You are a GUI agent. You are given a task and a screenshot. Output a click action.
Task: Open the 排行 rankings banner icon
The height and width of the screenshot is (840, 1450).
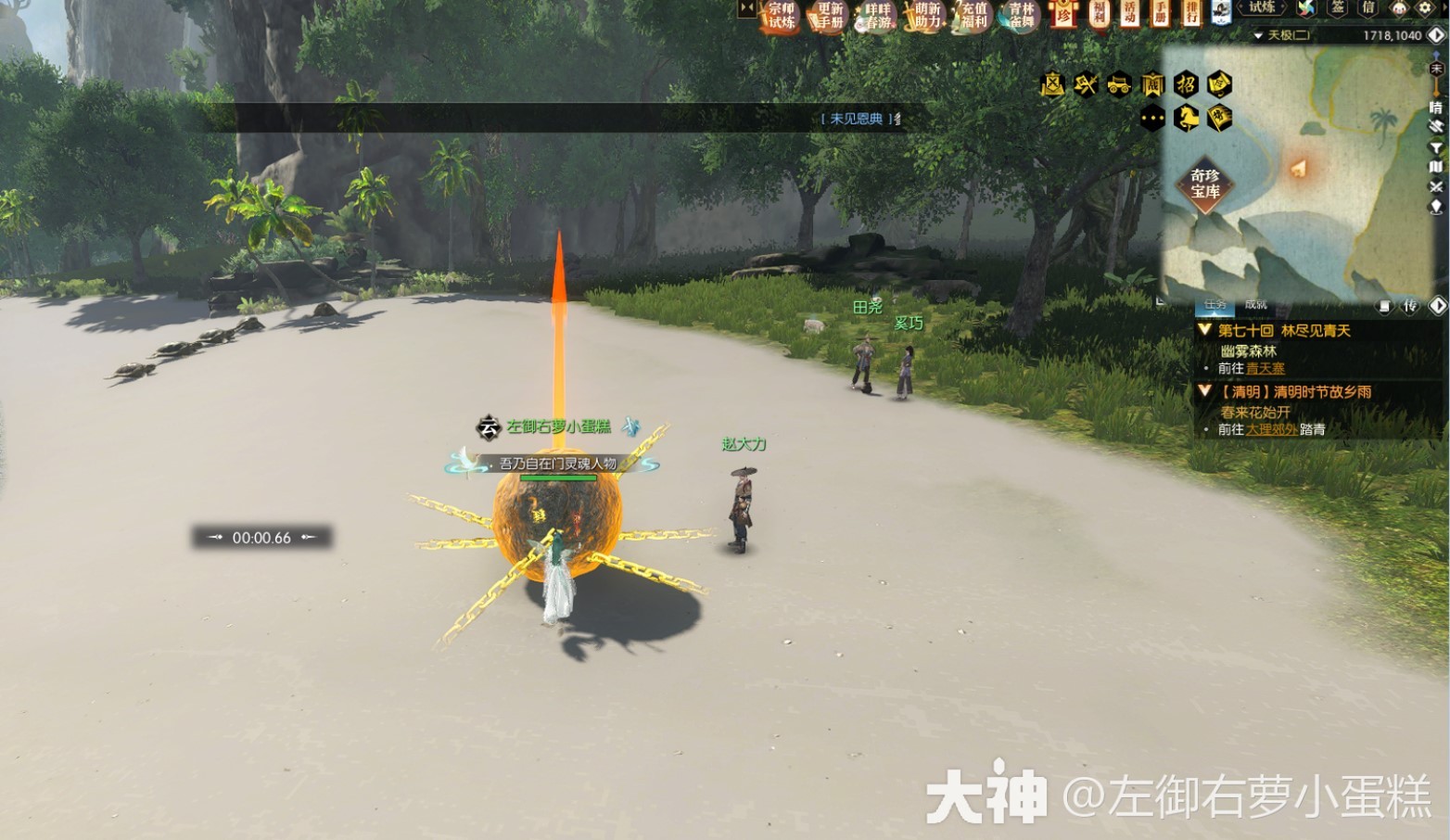[x=1193, y=14]
